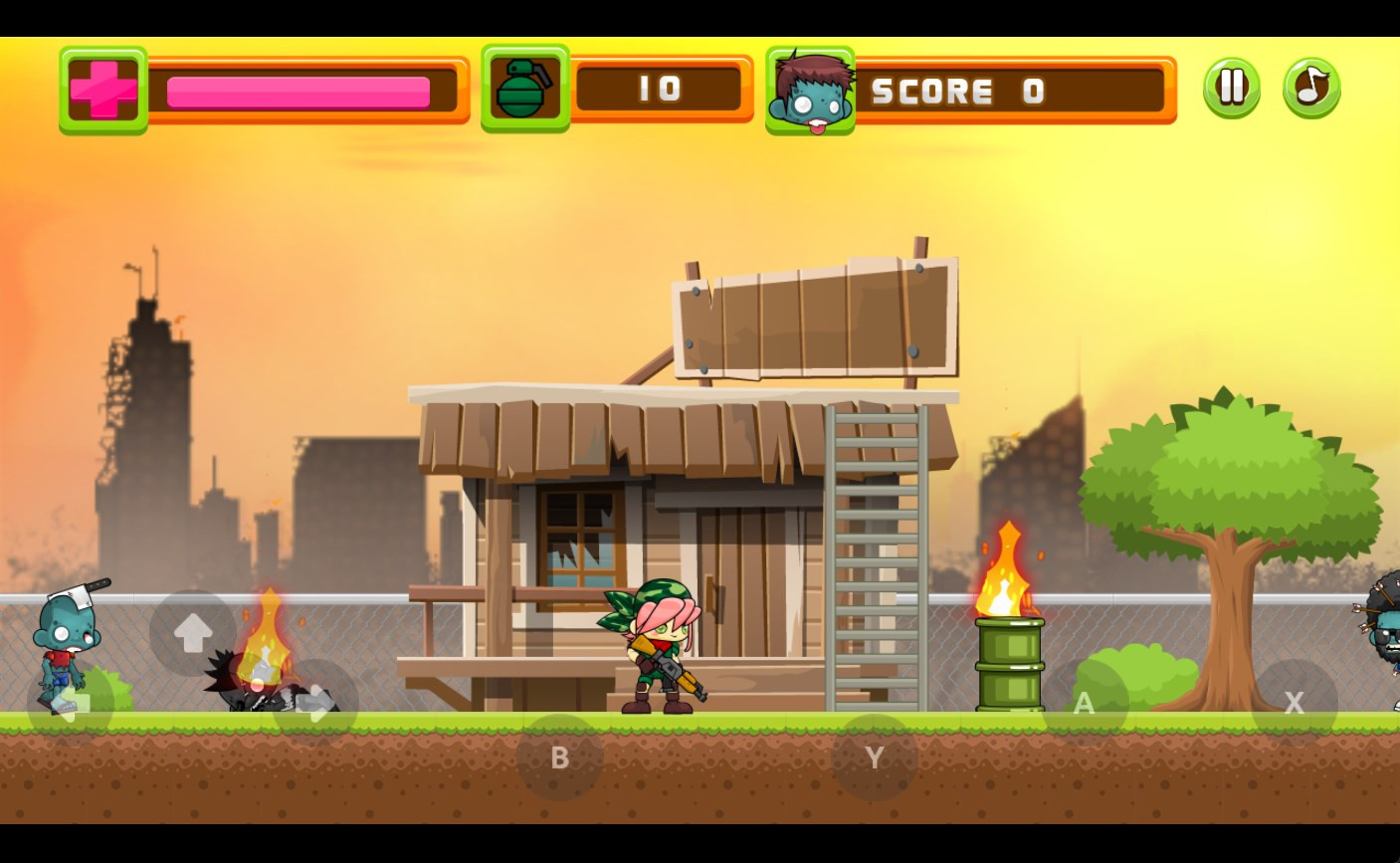The height and width of the screenshot is (863, 1400).
Task: Tap the on-screen Y action button
Action: coord(875,757)
